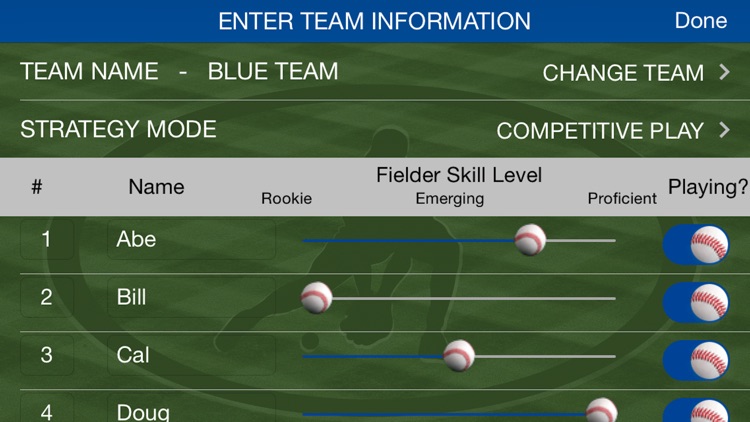Toggle Abe's Playing switch
This screenshot has width=750, height=422.
coord(696,243)
